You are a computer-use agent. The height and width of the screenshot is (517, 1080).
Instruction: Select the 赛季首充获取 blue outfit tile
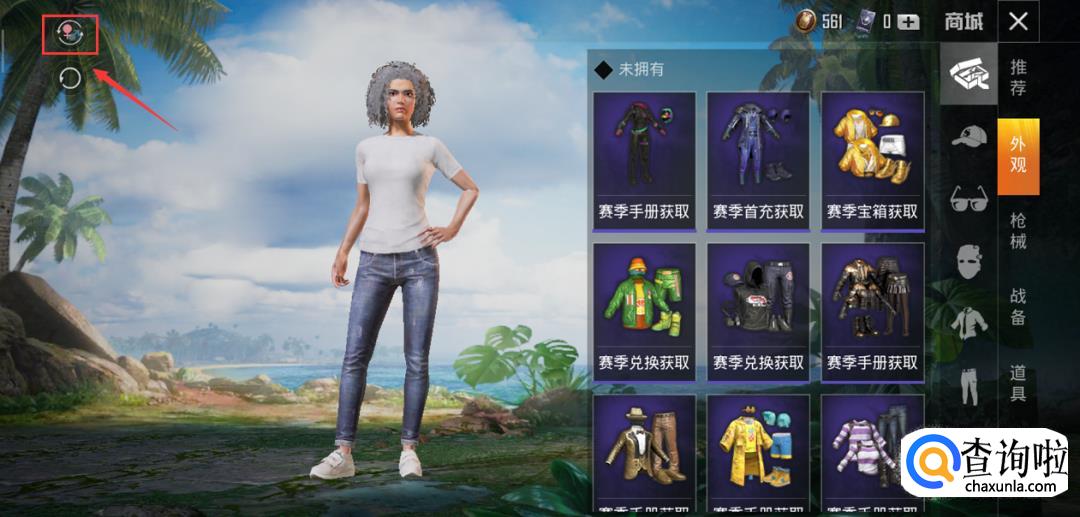click(x=758, y=160)
